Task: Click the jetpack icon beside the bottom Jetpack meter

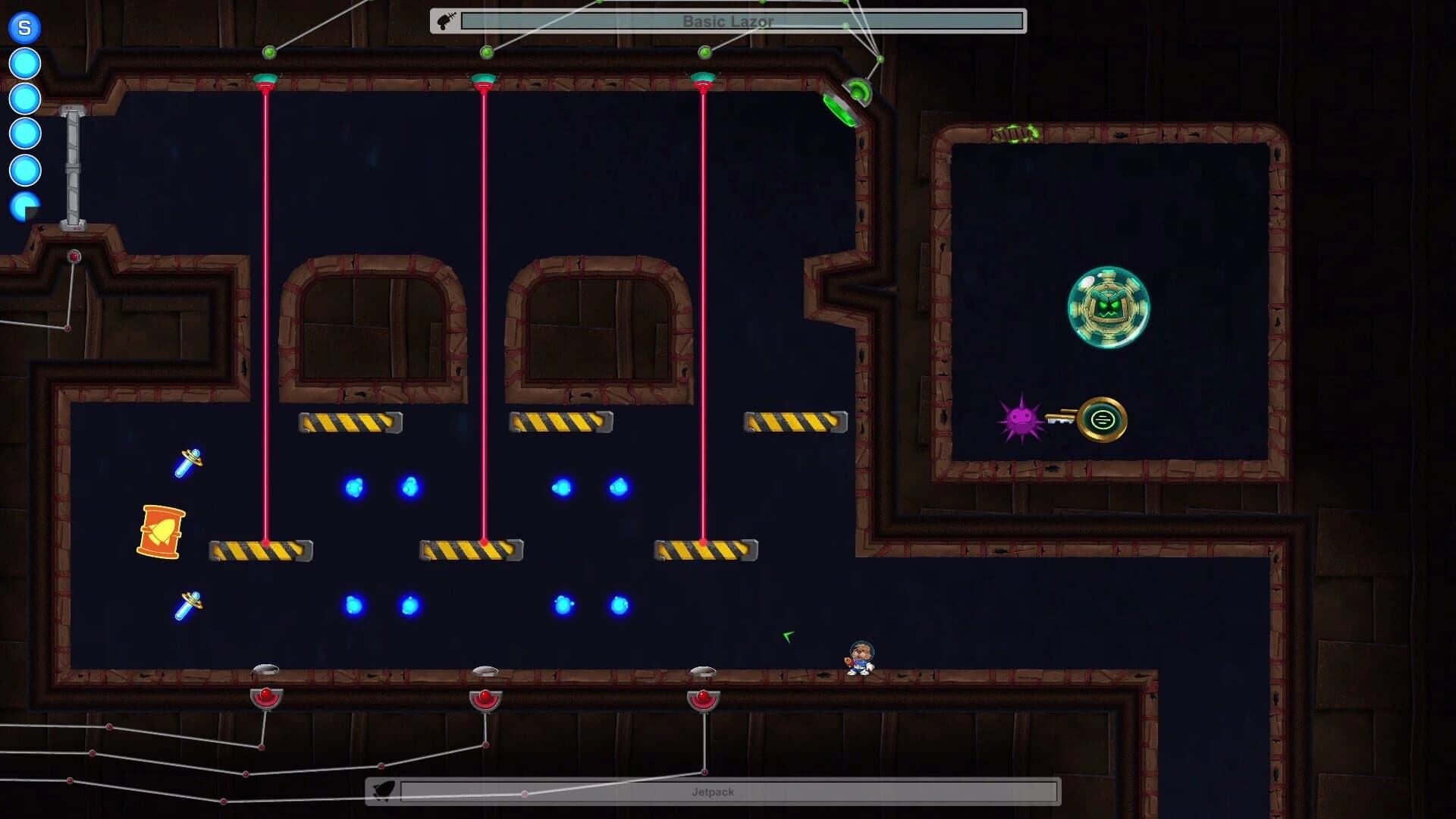Action: (385, 791)
